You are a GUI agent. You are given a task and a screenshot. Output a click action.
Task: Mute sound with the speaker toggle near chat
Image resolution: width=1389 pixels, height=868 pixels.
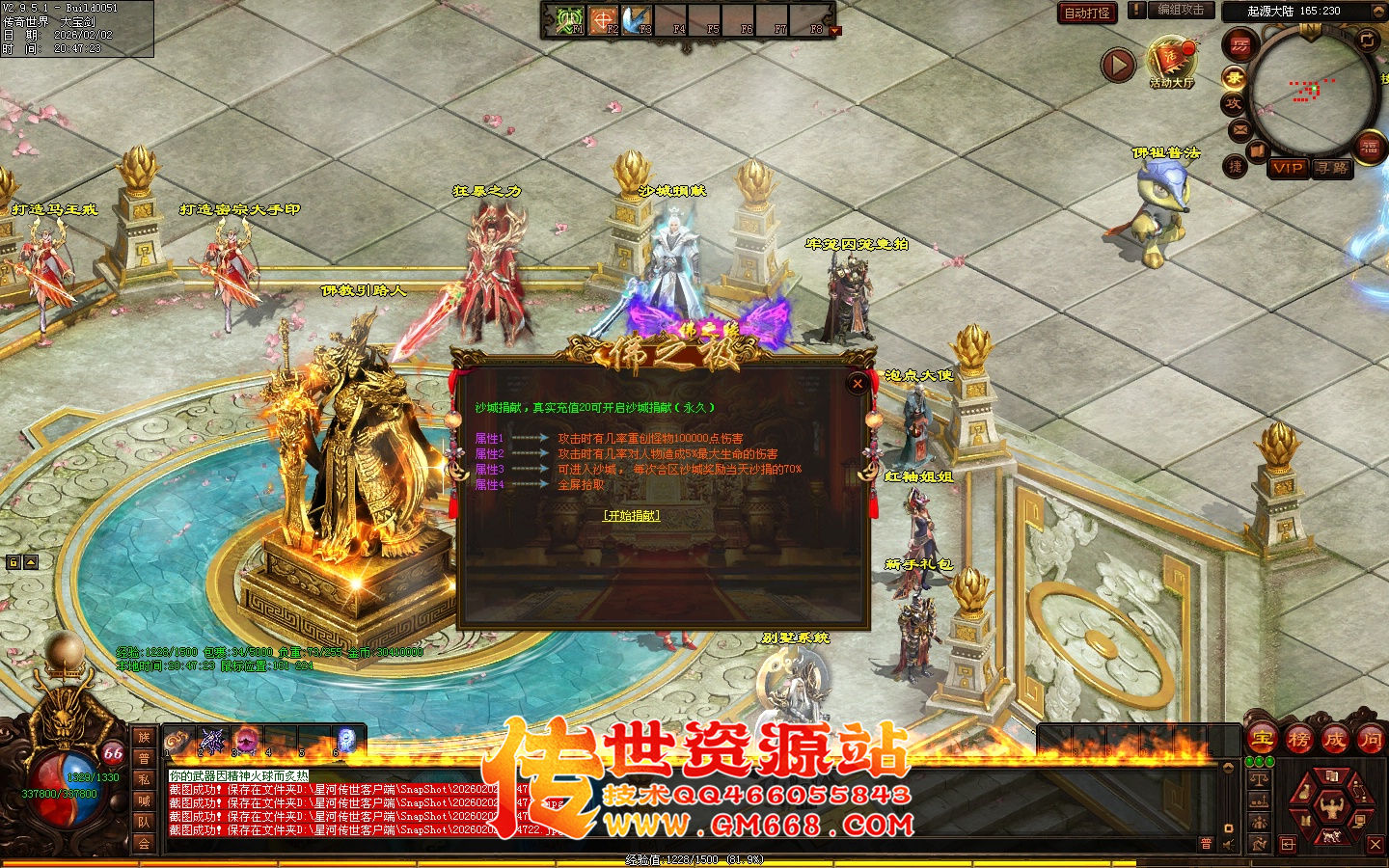click(1227, 843)
